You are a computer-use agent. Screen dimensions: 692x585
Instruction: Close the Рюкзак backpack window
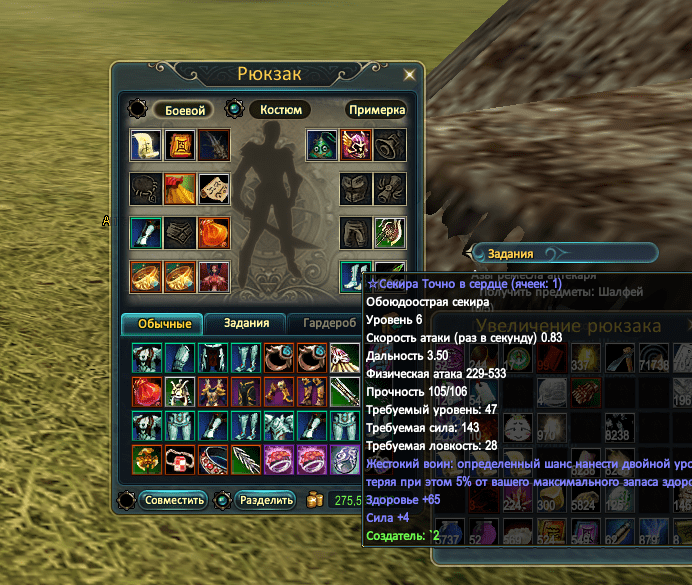click(409, 74)
